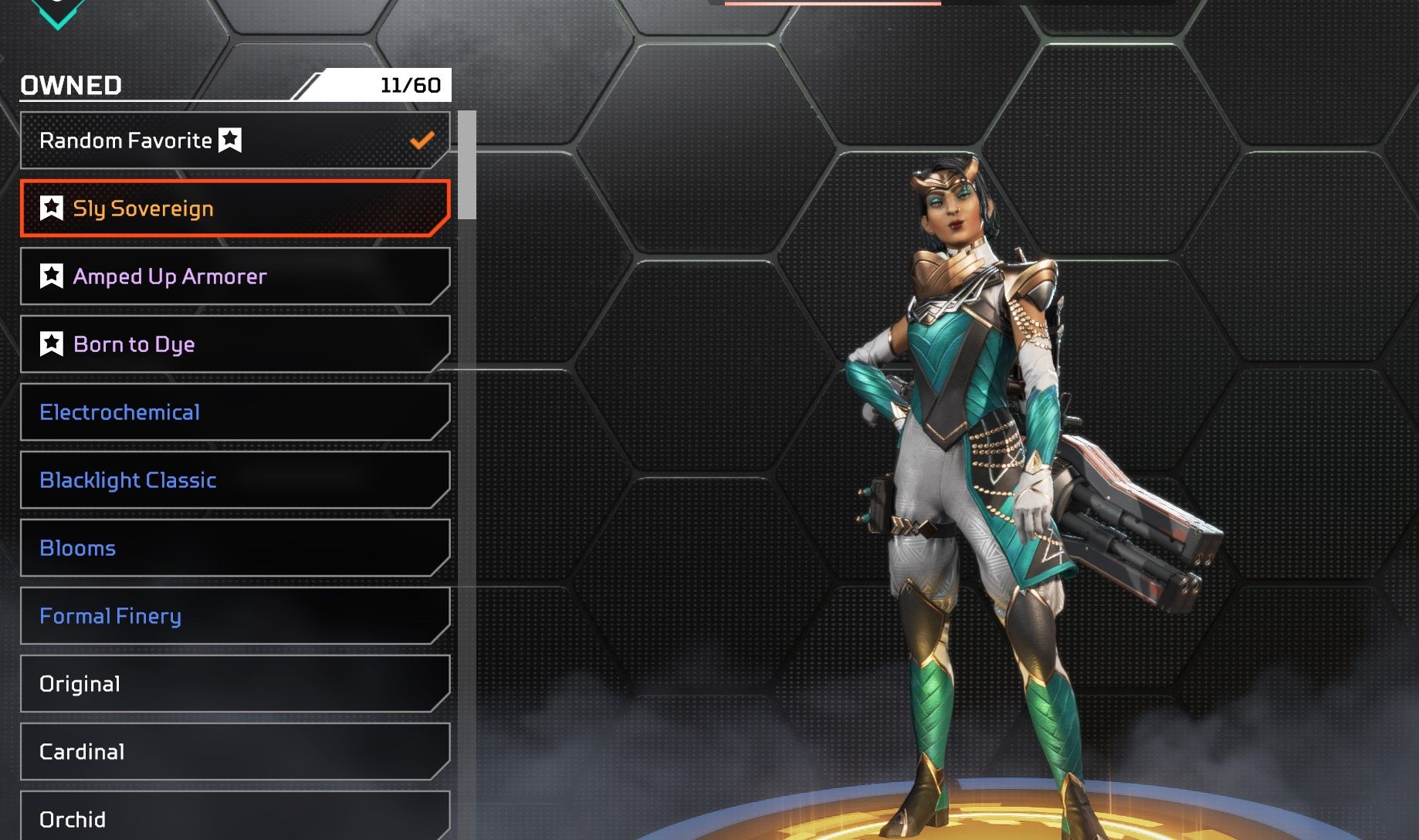1419x840 pixels.
Task: Click the skin list scrollbar handle
Action: pyautogui.click(x=467, y=165)
